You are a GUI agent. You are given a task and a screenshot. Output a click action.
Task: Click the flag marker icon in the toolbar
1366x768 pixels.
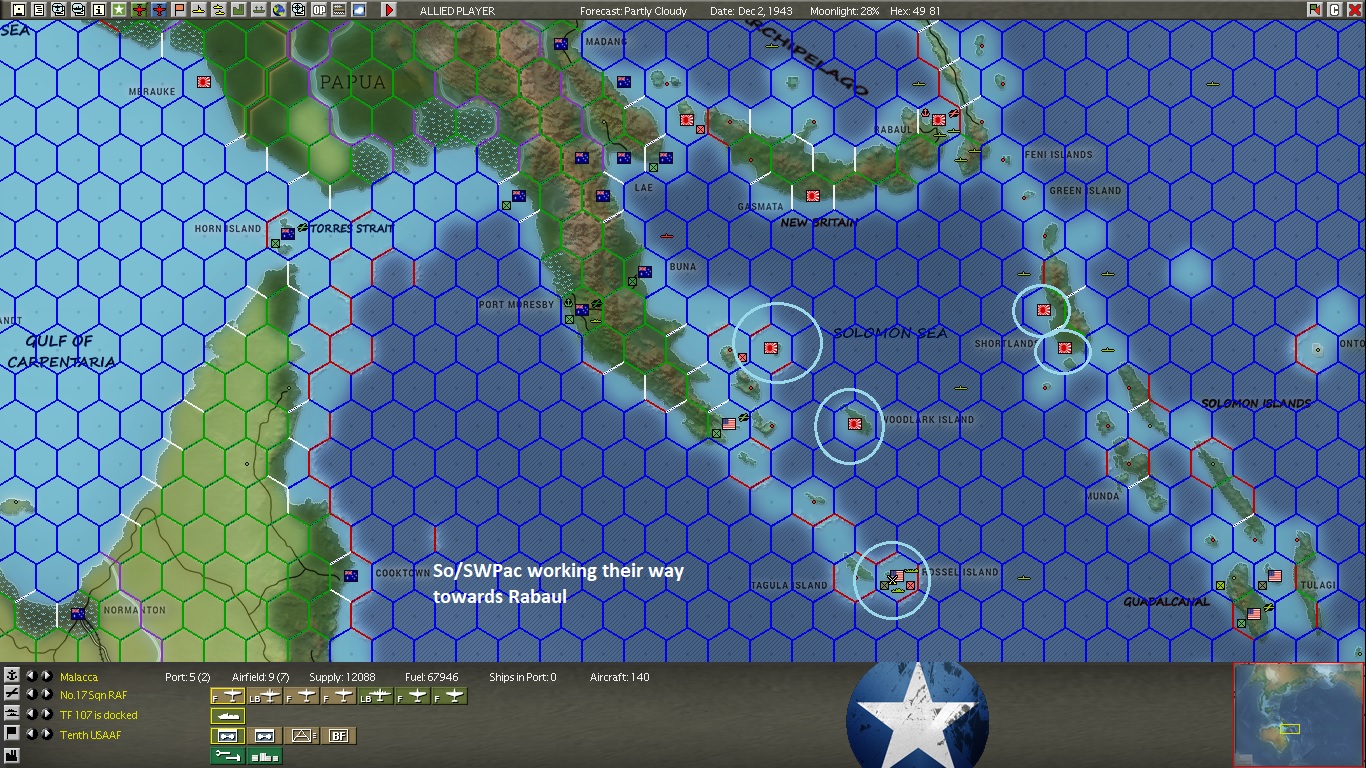179,11
